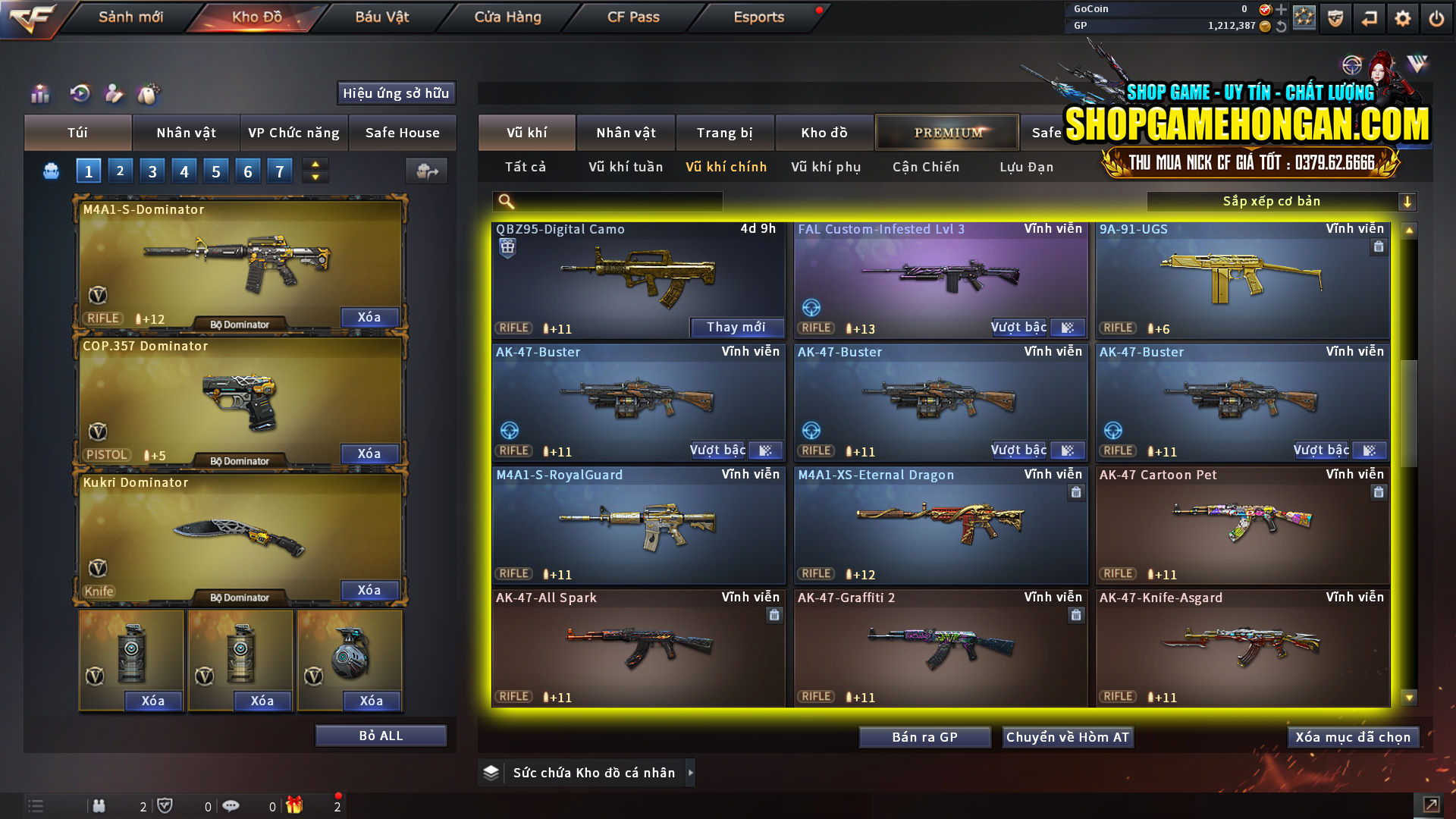Click the Bán ra GP button
This screenshot has height=819, width=1456.
(x=924, y=736)
